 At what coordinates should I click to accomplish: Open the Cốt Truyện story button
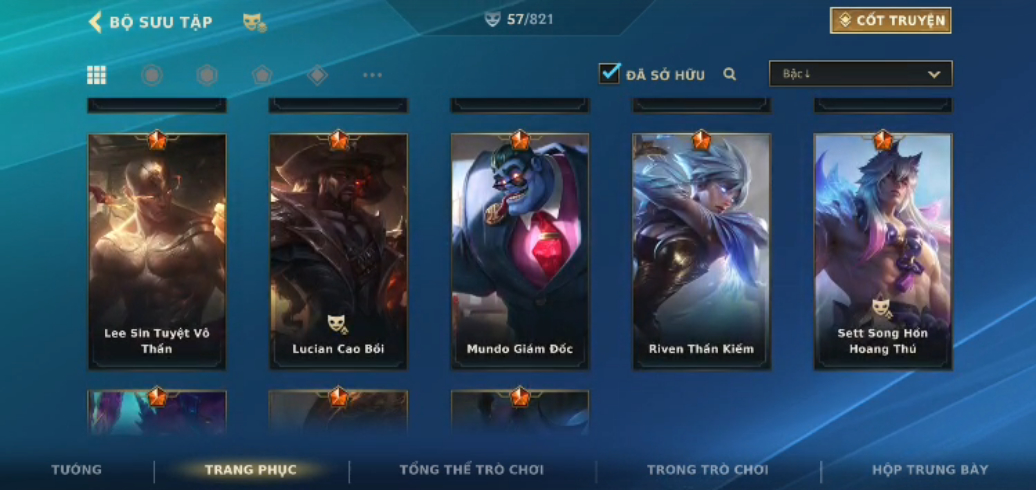890,20
